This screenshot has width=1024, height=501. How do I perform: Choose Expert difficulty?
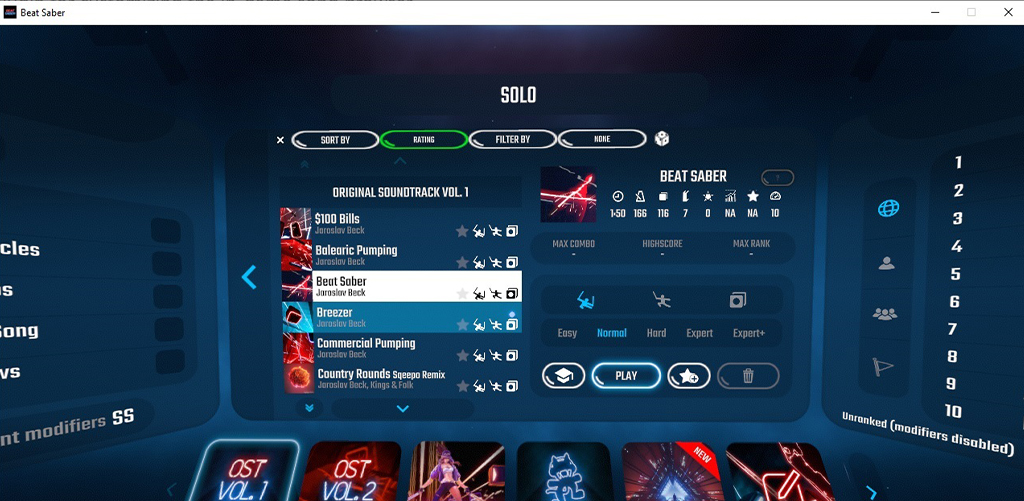point(700,333)
